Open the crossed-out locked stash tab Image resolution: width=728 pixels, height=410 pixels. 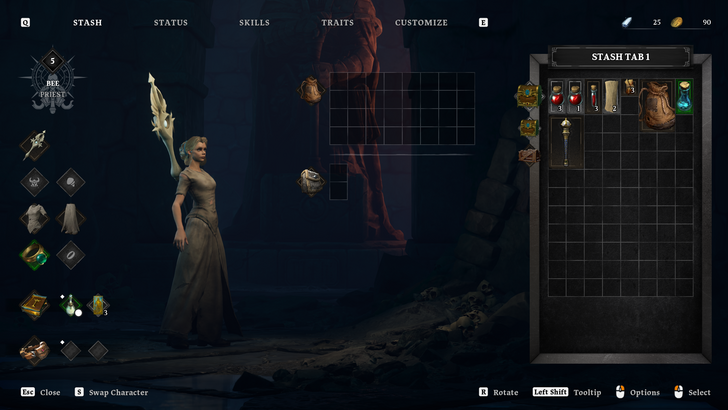pos(528,155)
